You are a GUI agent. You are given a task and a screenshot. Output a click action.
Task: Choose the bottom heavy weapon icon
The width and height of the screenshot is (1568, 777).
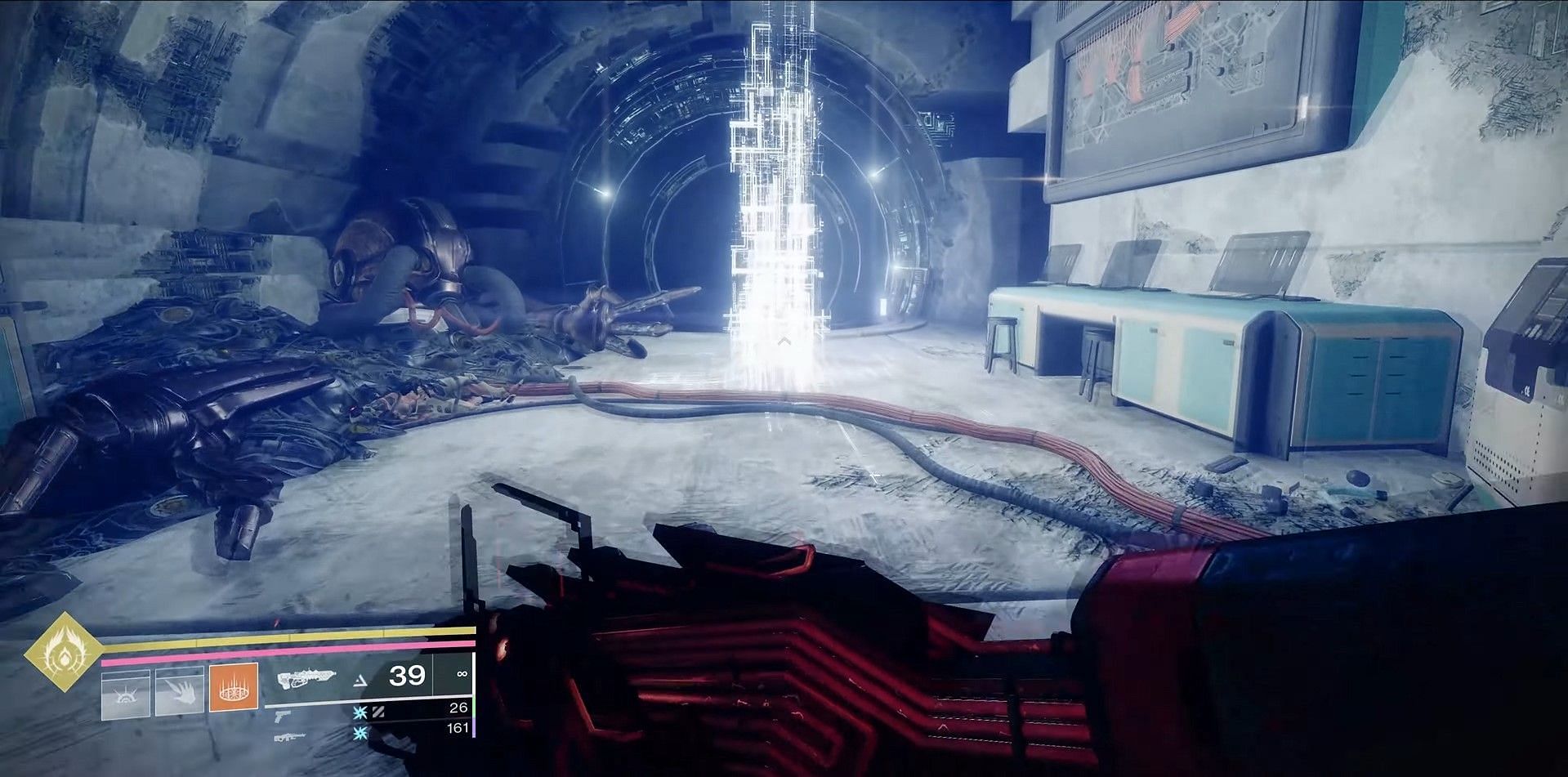290,736
